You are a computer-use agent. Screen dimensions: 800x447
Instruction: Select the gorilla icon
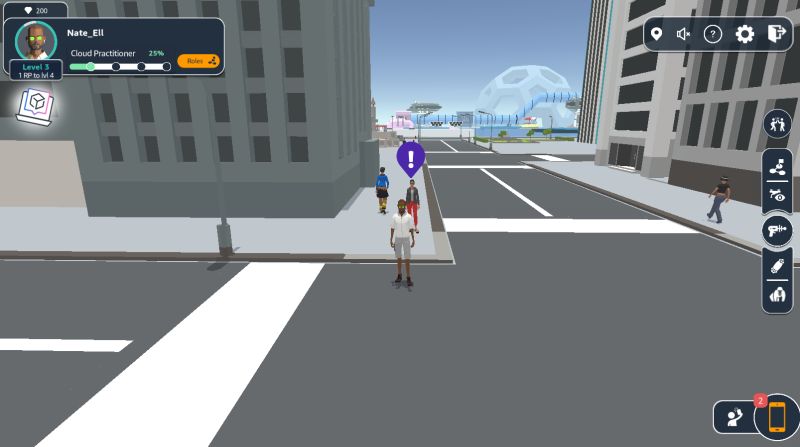[777, 296]
